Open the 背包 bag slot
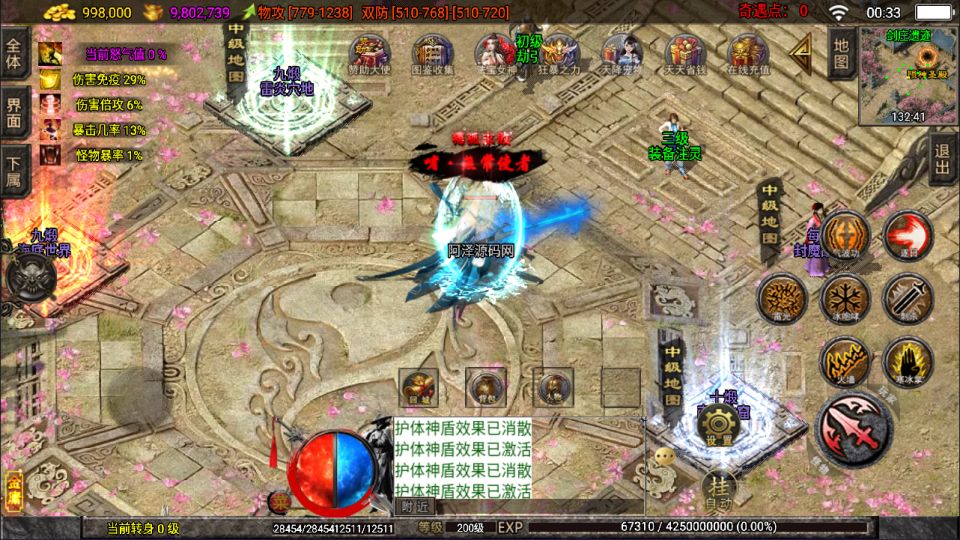Image resolution: width=960 pixels, height=540 pixels. (x=486, y=386)
